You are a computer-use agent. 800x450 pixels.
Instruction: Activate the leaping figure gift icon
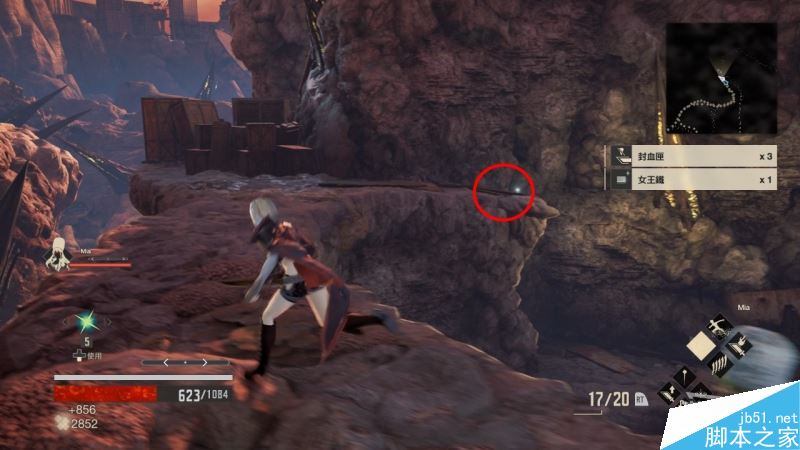point(719,325)
